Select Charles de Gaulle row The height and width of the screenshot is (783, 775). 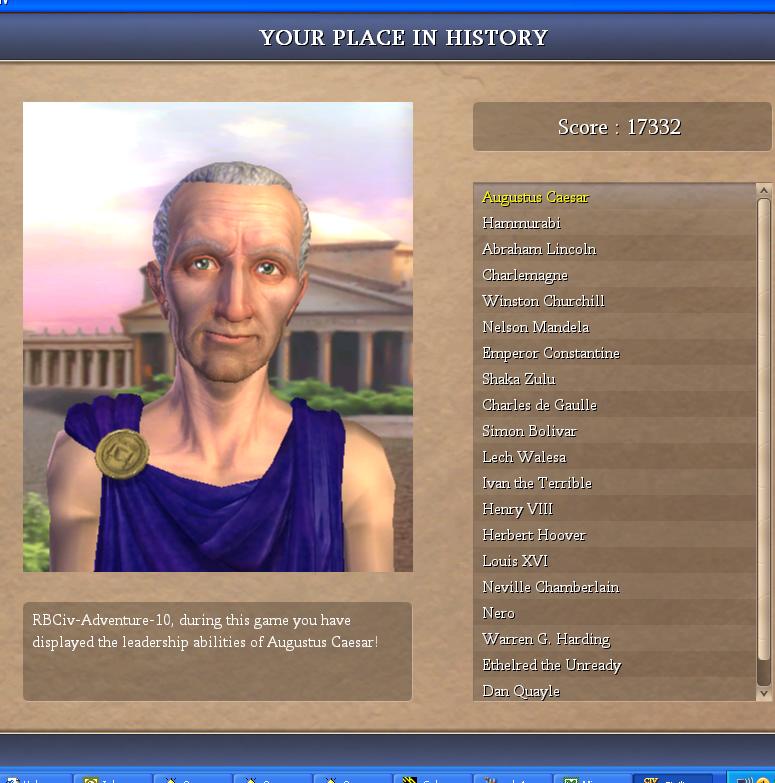coord(539,405)
